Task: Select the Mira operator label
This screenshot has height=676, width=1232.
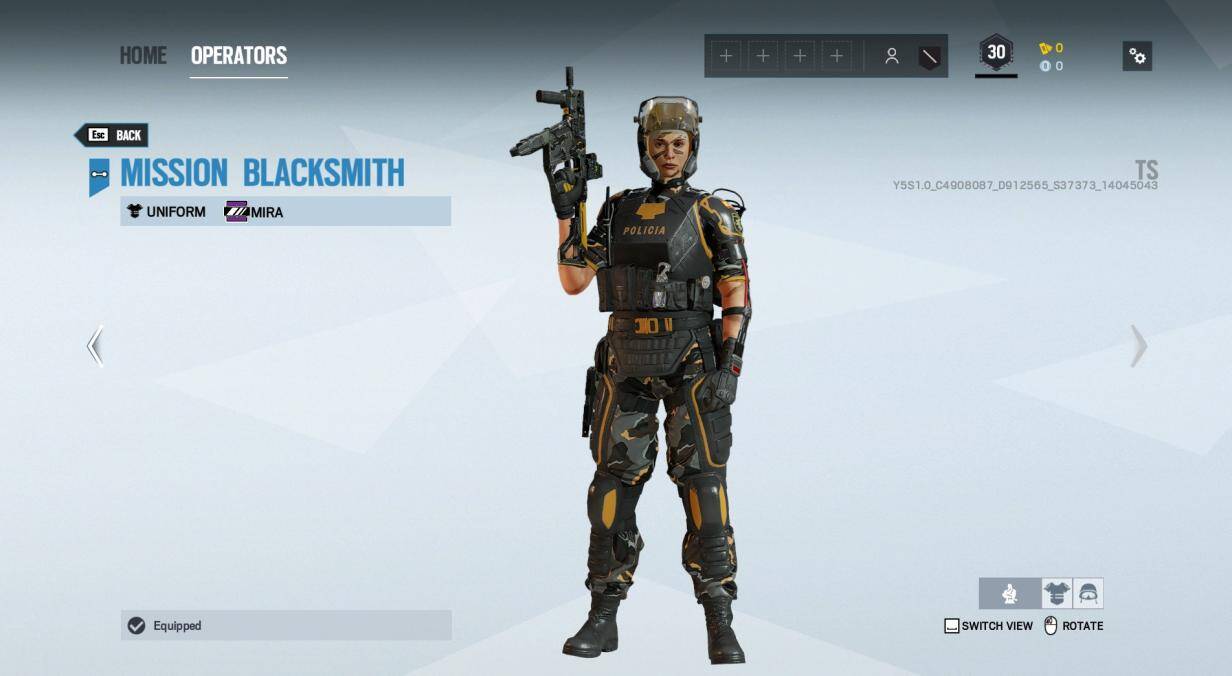Action: pyautogui.click(x=255, y=211)
